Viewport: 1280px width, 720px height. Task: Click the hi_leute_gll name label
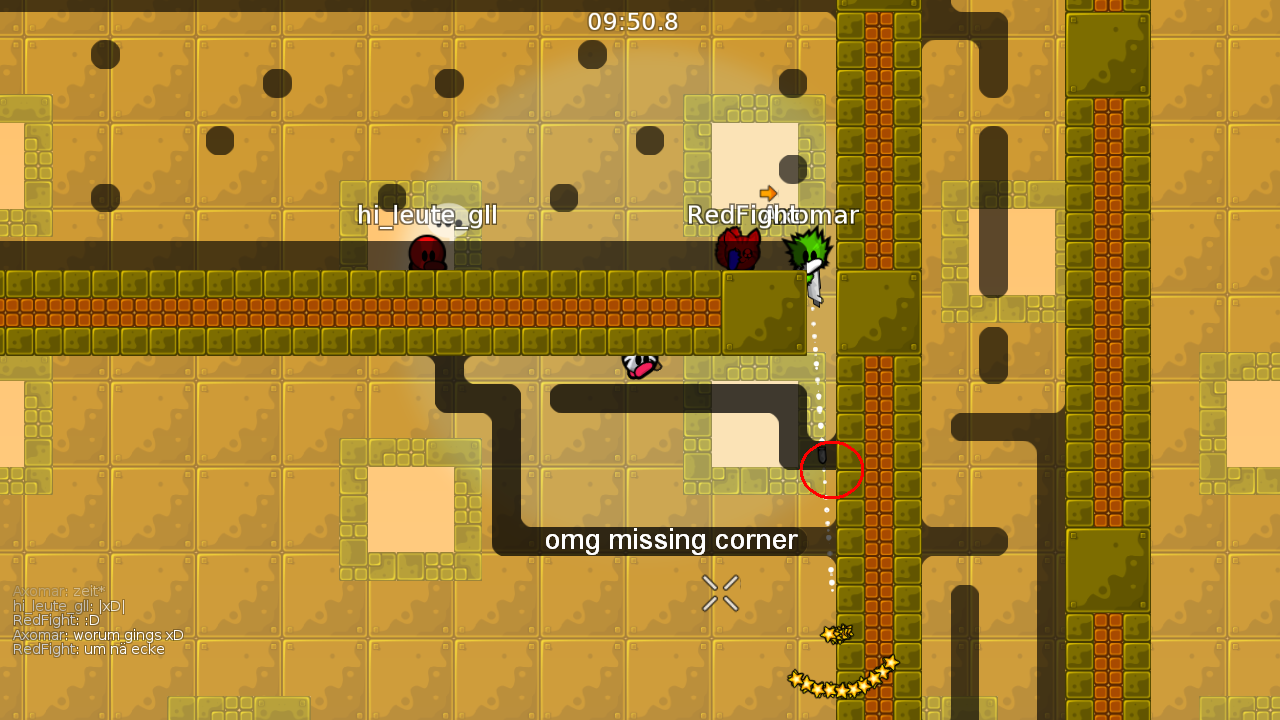click(x=428, y=215)
